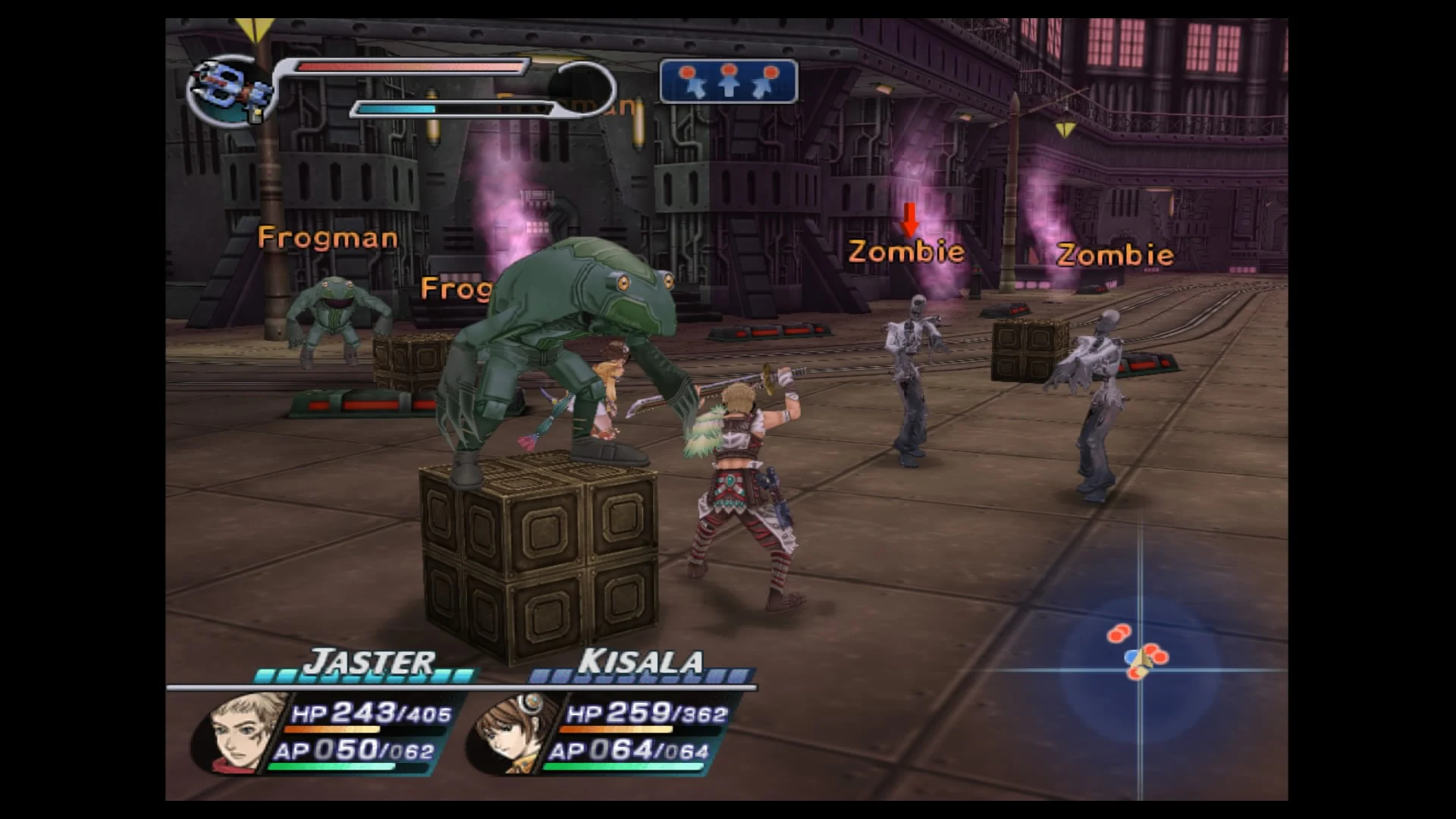The height and width of the screenshot is (819, 1456).
Task: Select the middle up-arrow combo icon
Action: 730,81
